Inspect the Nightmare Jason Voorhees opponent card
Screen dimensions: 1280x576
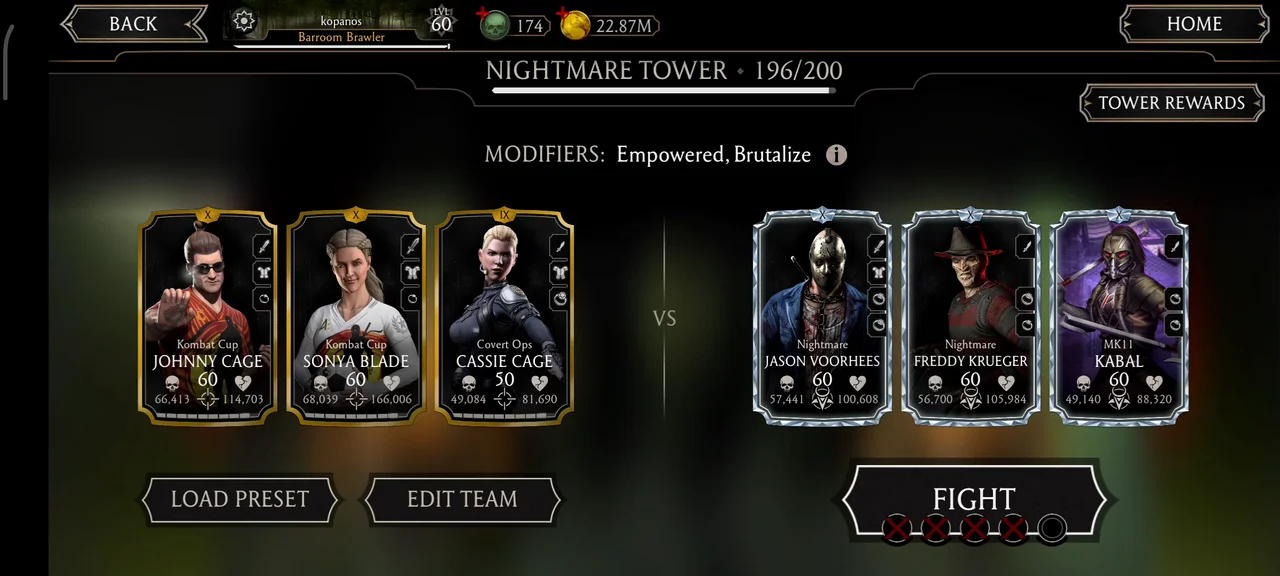(x=822, y=316)
